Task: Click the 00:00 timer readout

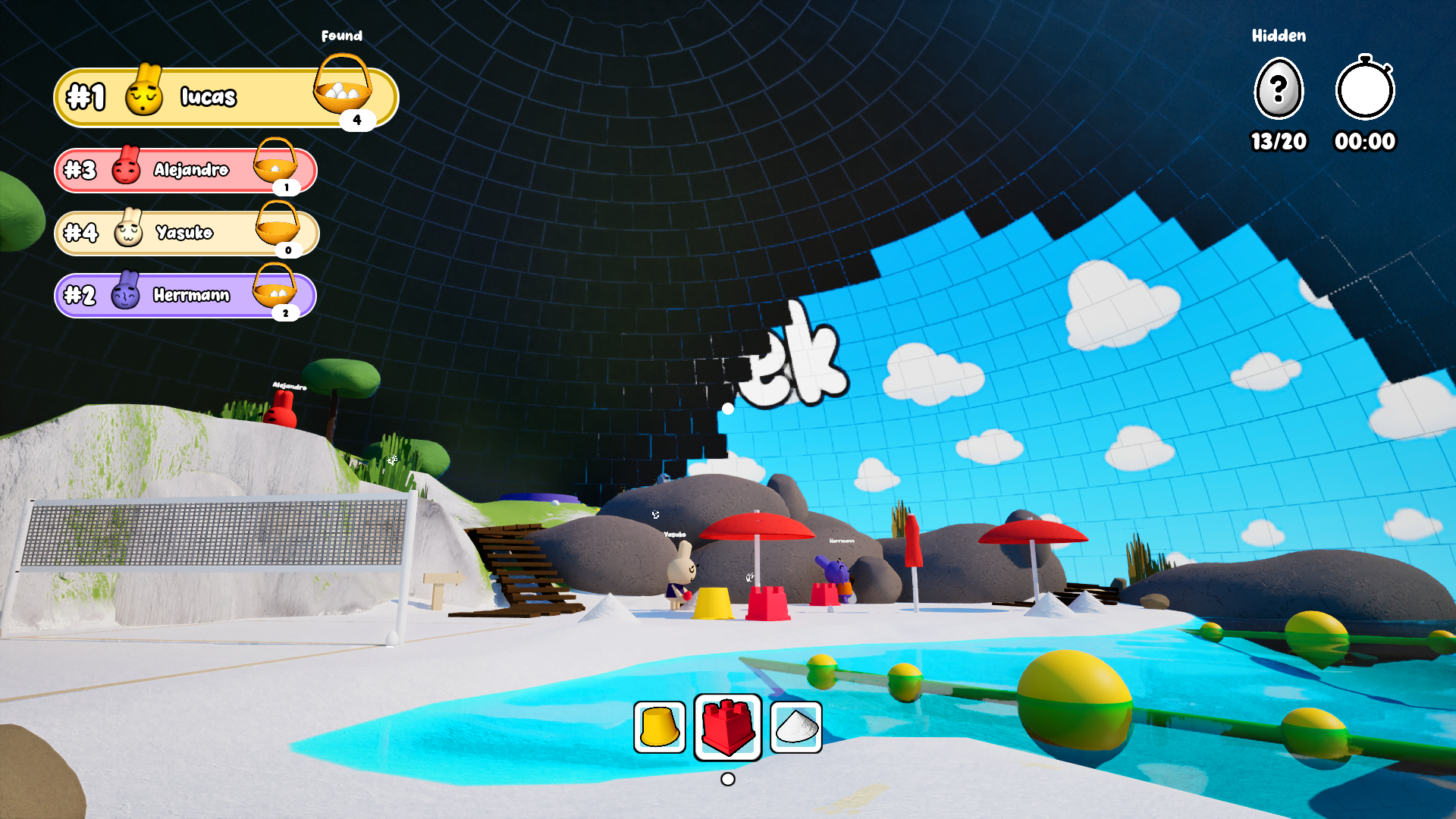Action: tap(1366, 140)
